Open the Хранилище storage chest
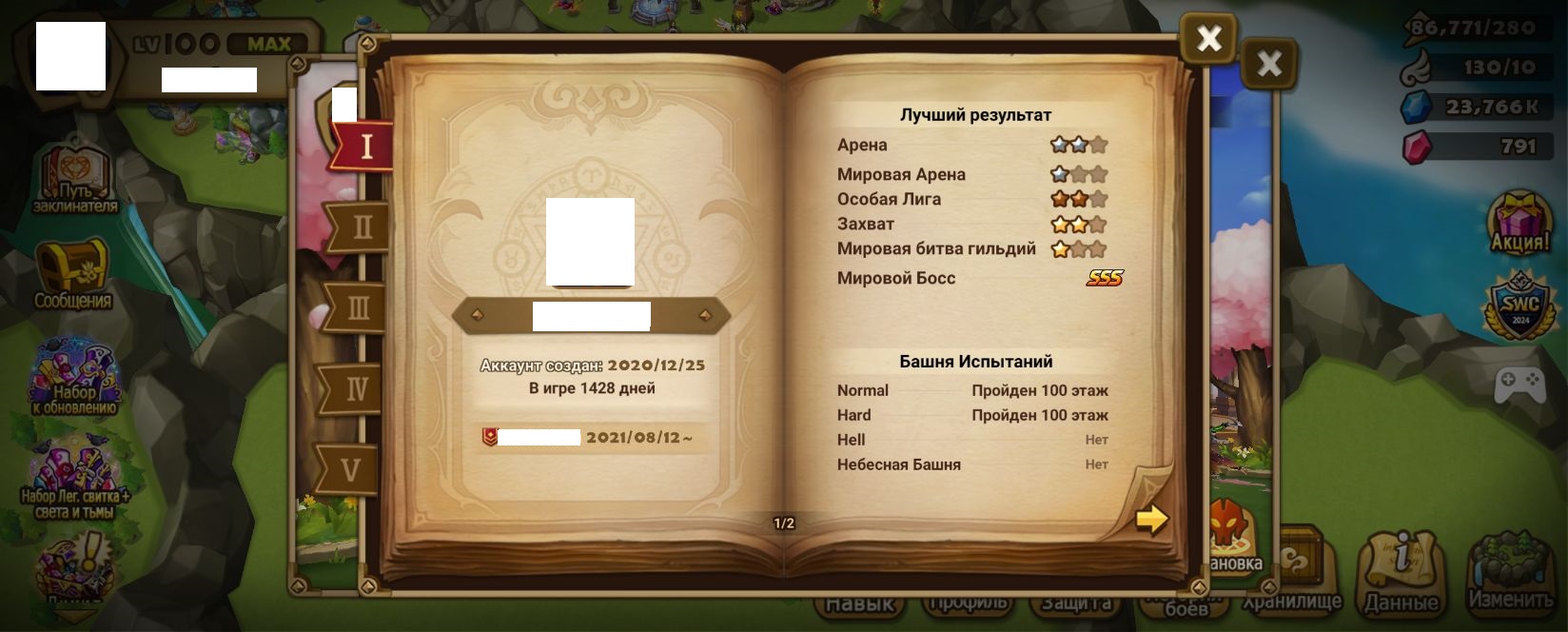The width and height of the screenshot is (1568, 632). pos(1291,571)
